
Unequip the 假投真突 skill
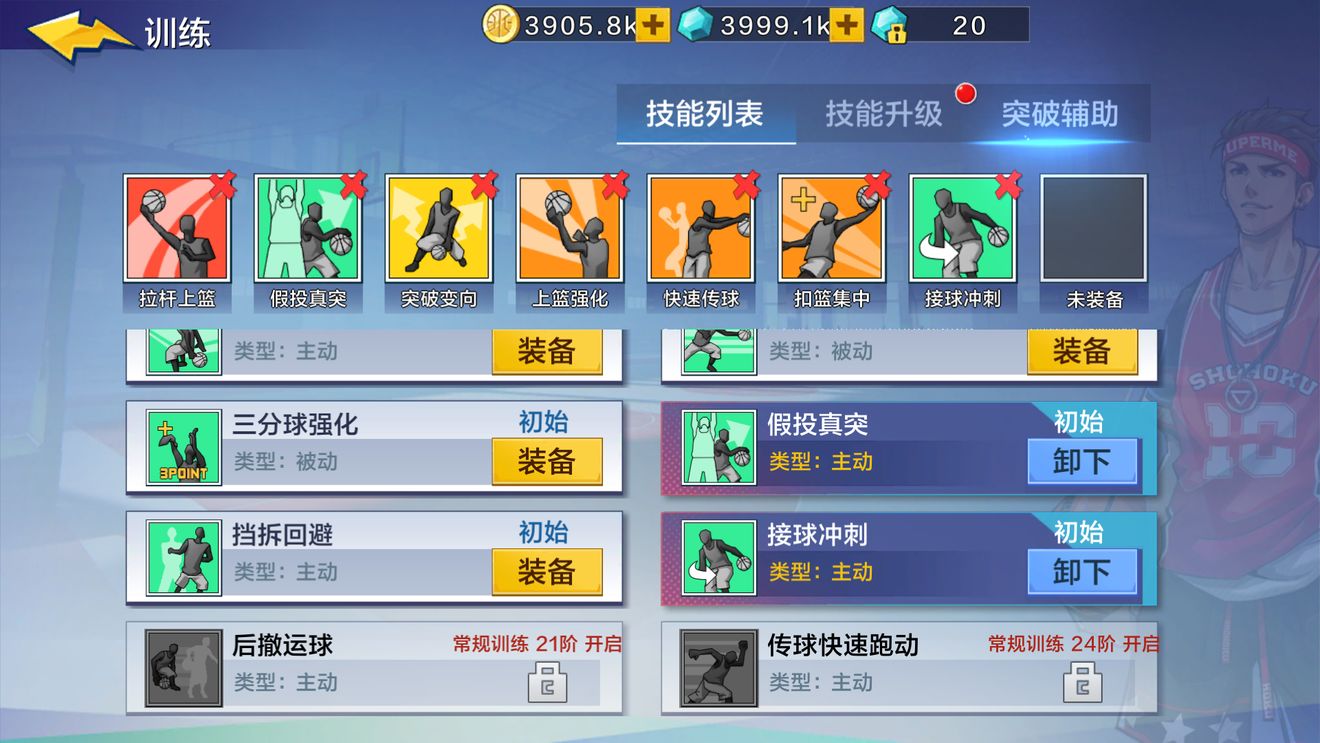[x=1083, y=461]
